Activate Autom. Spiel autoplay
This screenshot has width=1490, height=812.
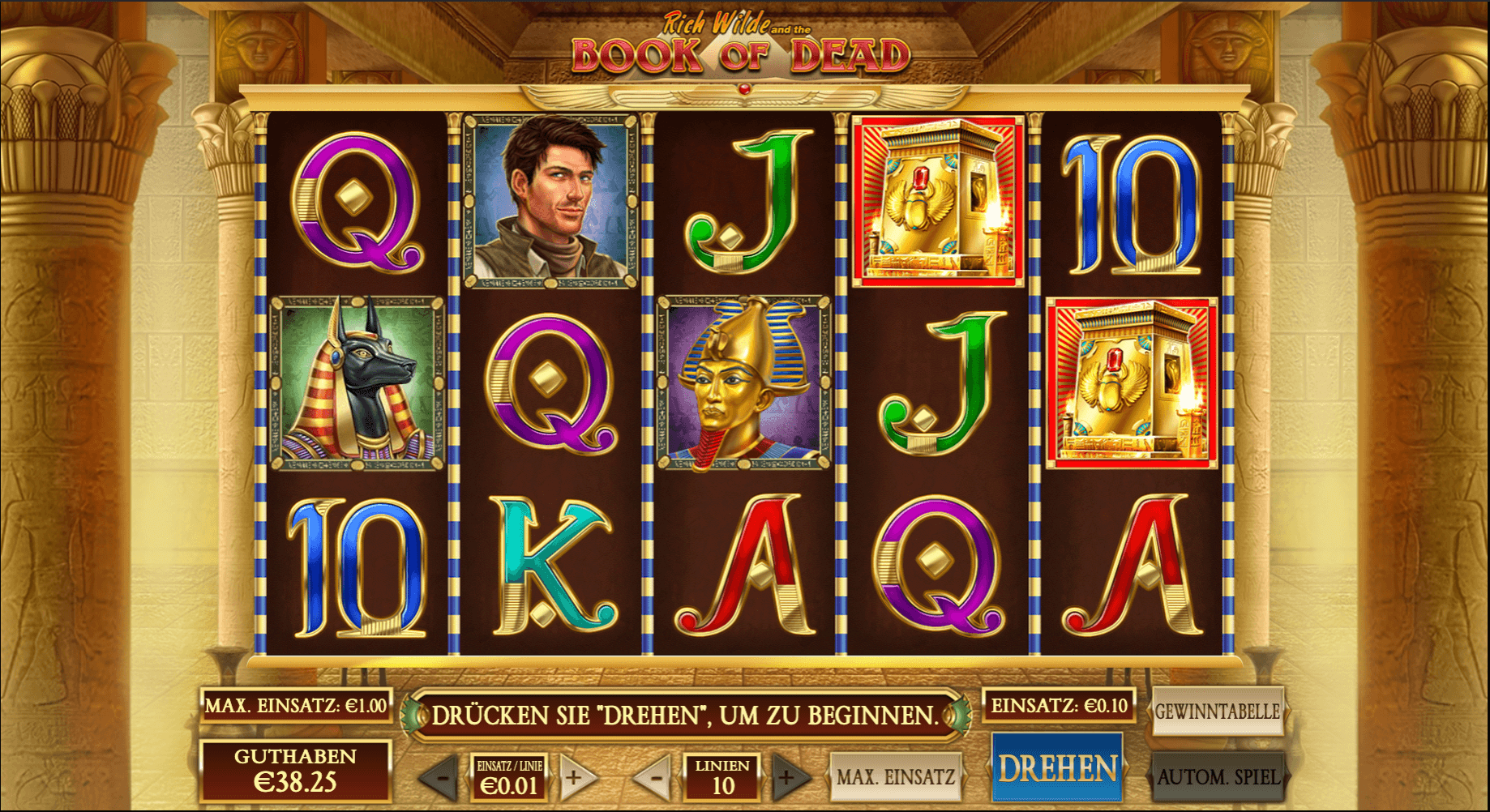click(x=1217, y=776)
